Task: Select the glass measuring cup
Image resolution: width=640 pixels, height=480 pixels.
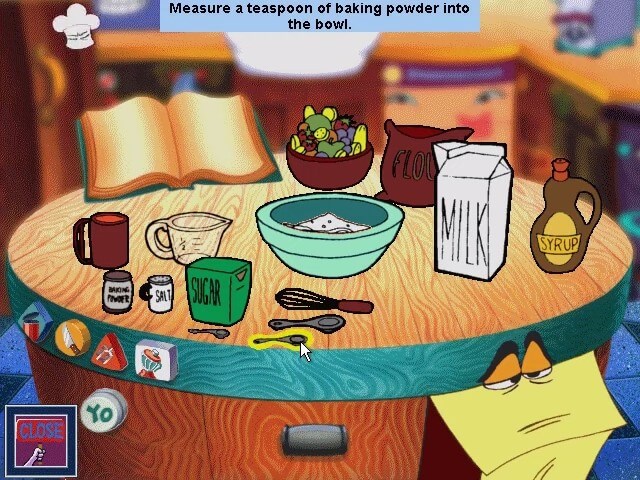Action: tap(190, 238)
